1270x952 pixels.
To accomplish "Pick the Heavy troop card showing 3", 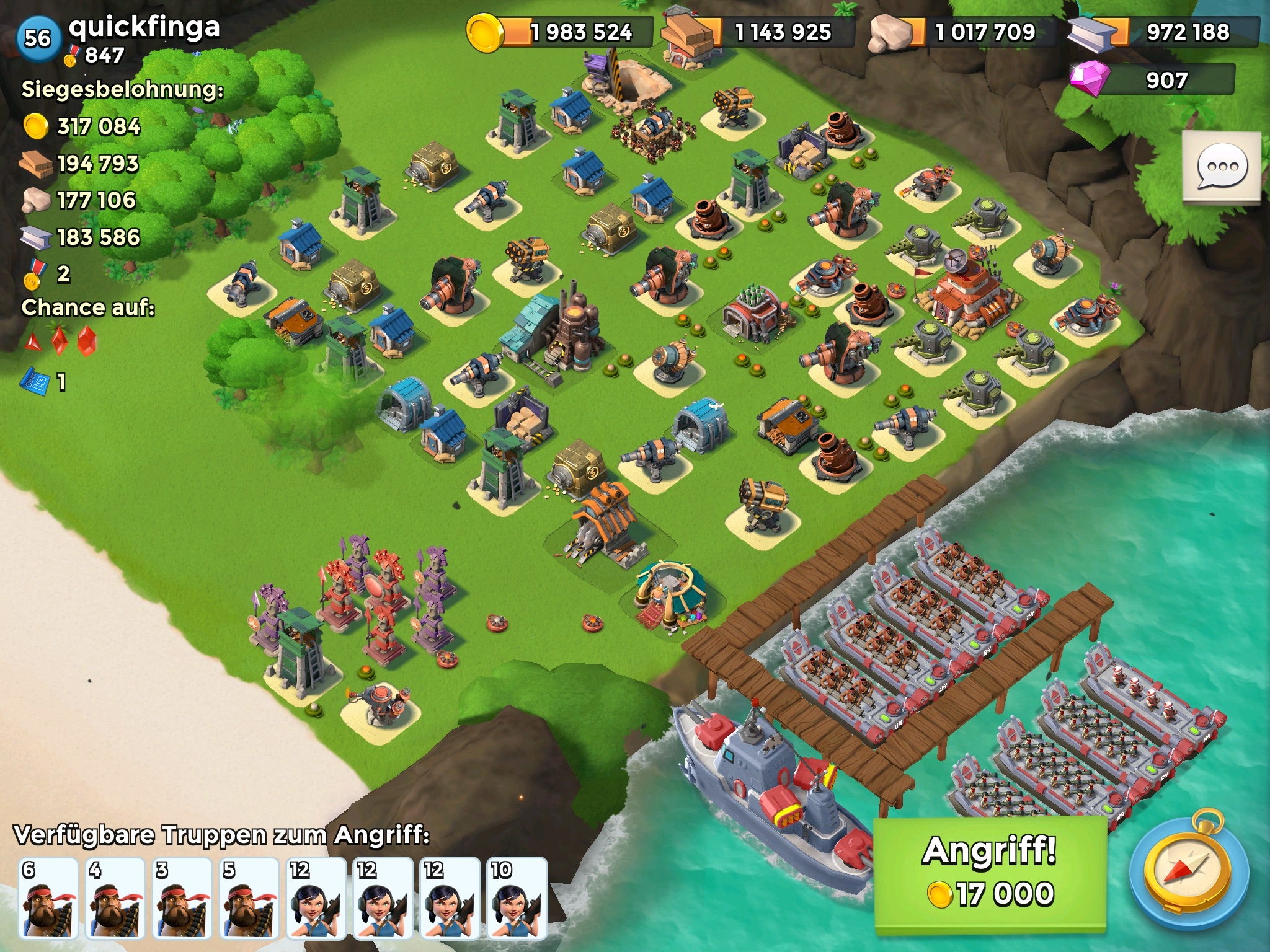I will point(182,897).
